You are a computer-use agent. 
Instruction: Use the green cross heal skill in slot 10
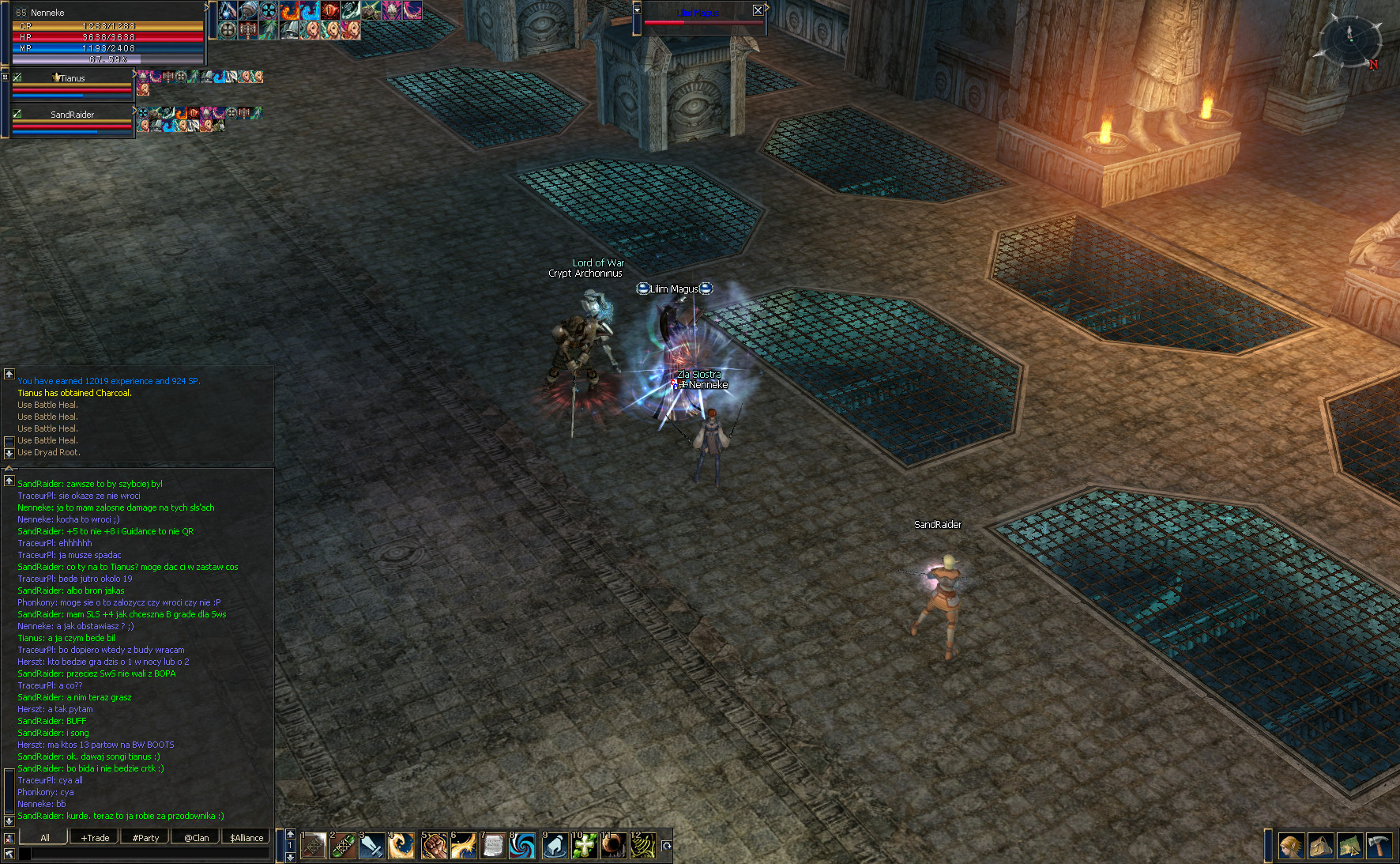pyautogui.click(x=584, y=846)
